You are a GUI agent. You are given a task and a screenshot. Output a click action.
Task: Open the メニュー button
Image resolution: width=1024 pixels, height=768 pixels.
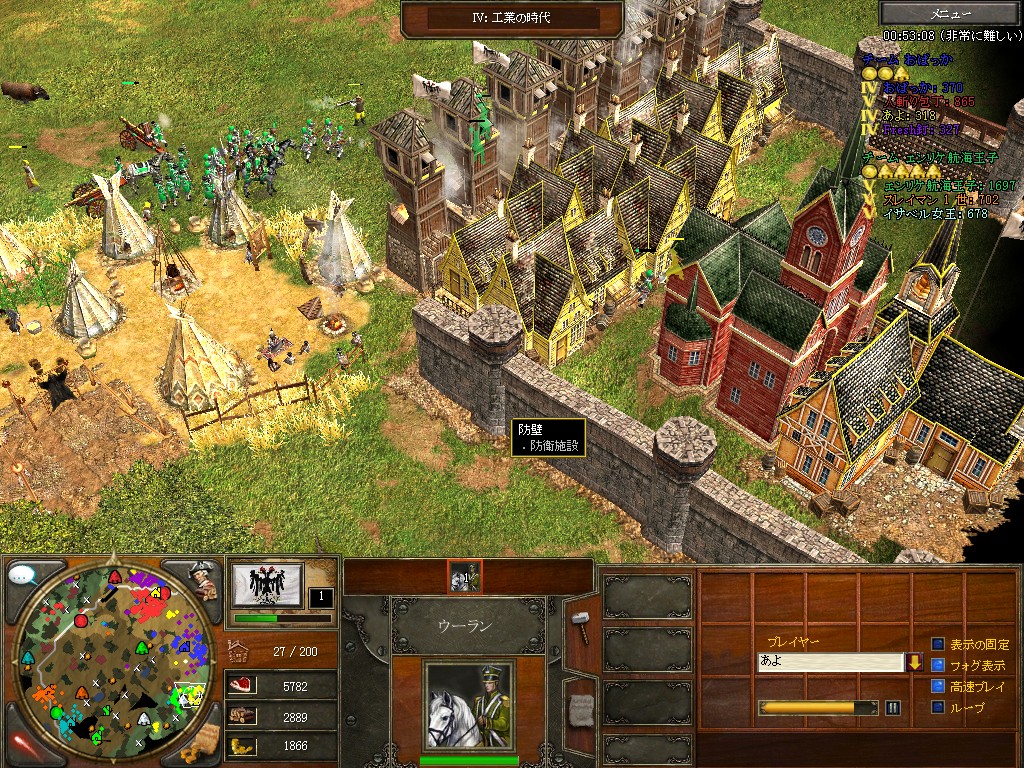tap(950, 12)
